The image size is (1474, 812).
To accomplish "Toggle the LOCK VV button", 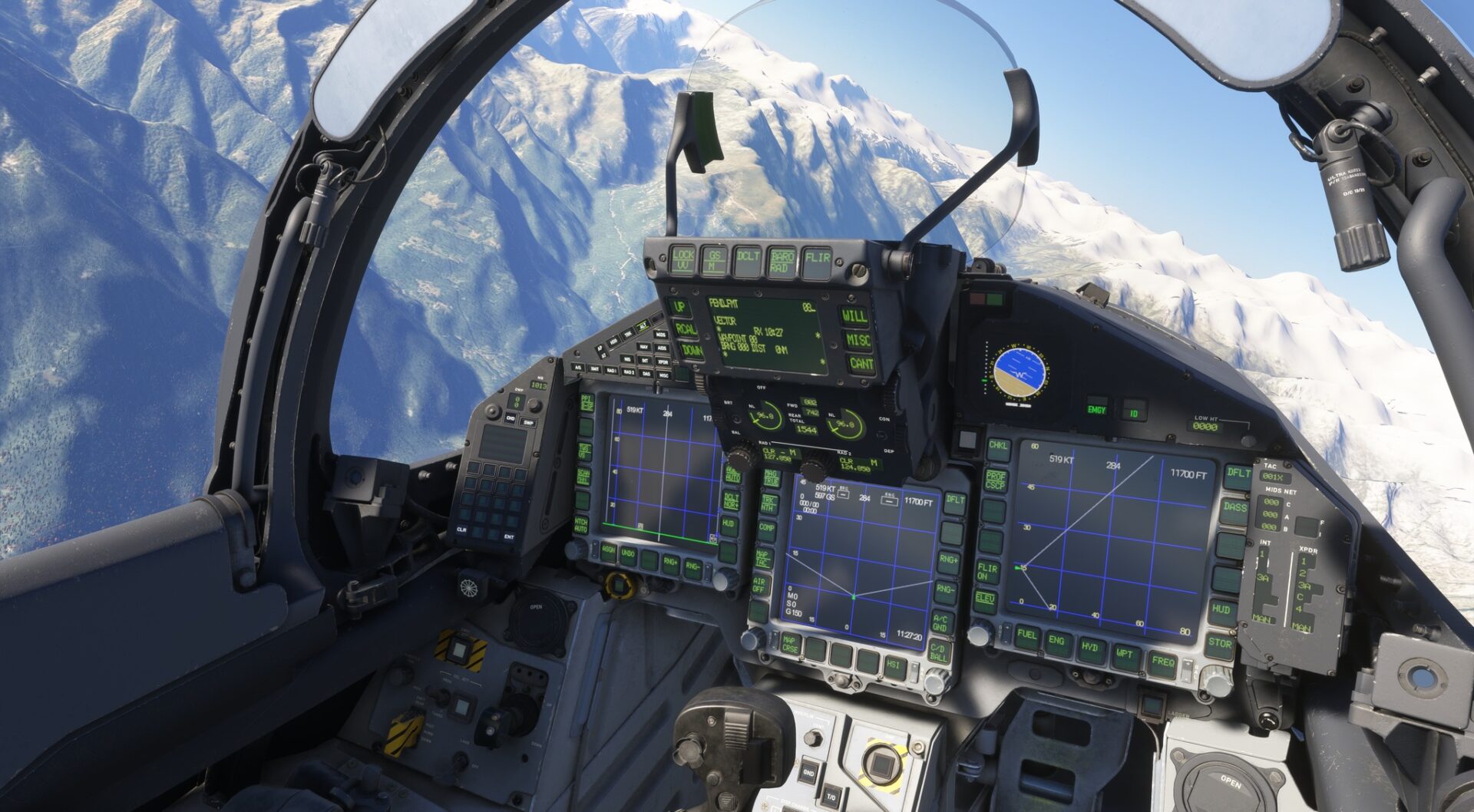I will (682, 259).
